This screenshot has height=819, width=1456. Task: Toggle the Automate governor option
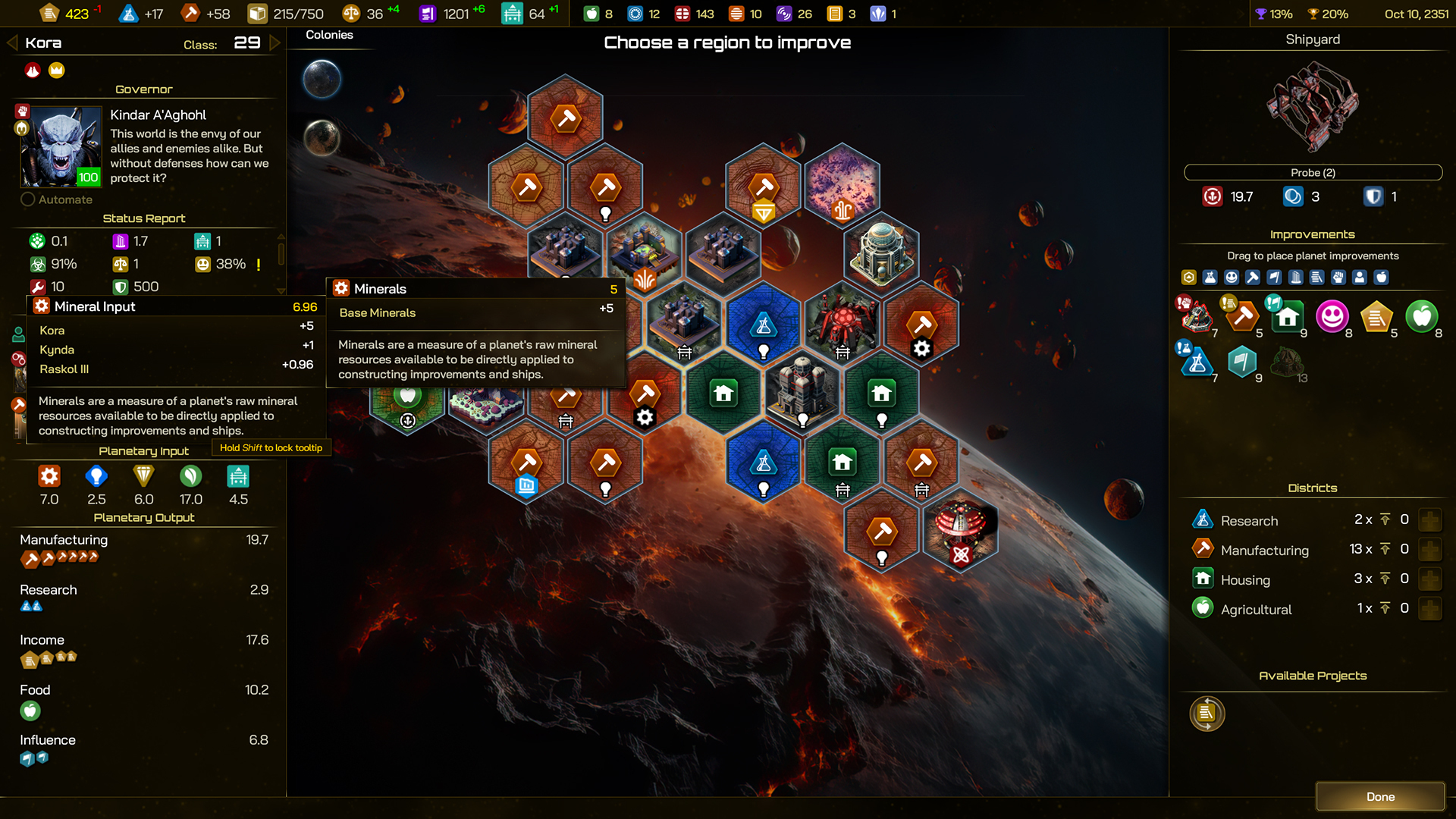tap(28, 199)
